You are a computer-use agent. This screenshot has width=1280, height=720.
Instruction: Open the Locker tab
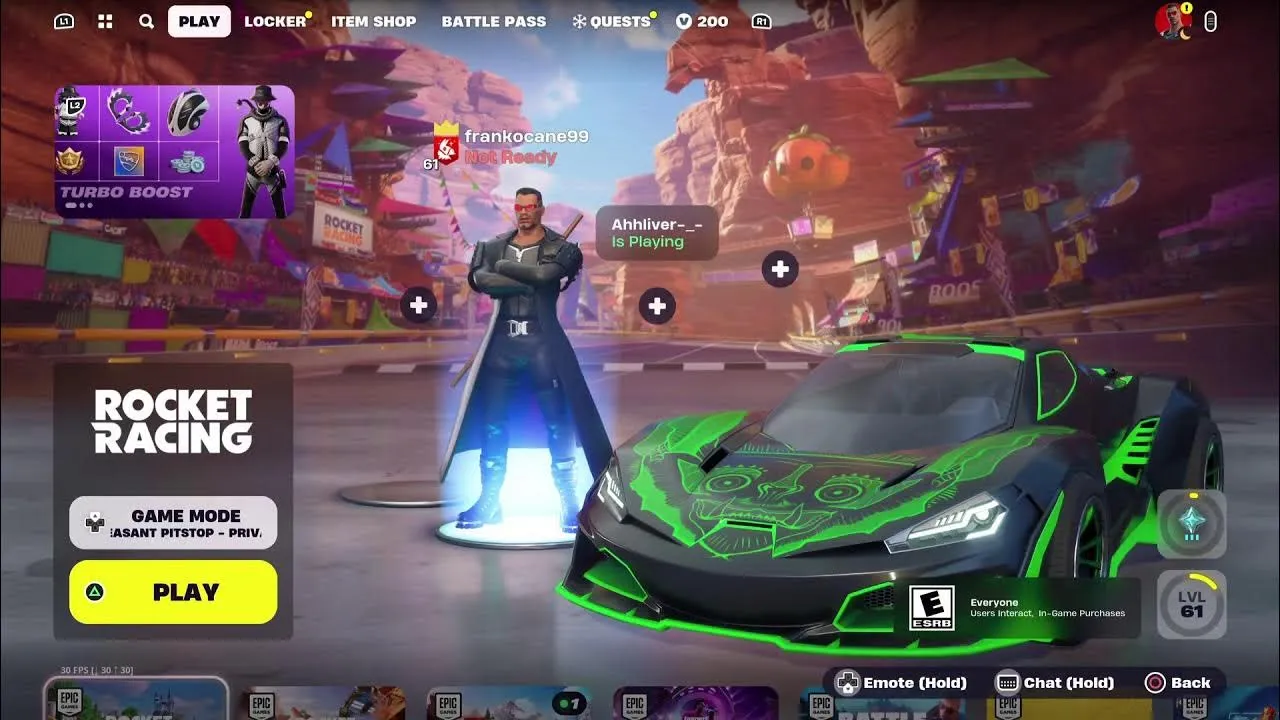click(x=275, y=21)
